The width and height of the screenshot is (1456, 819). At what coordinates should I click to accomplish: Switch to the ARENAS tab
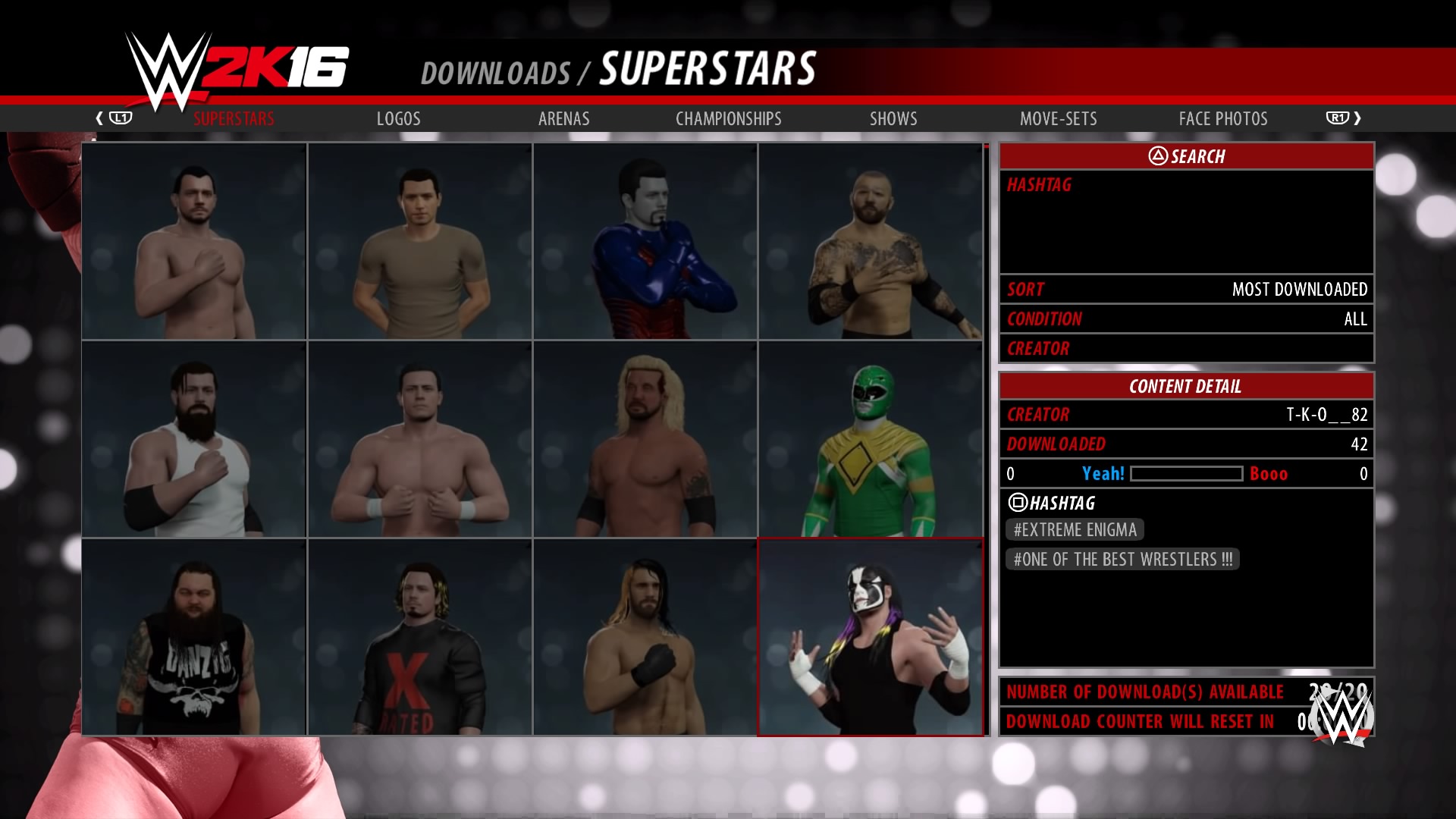(563, 118)
